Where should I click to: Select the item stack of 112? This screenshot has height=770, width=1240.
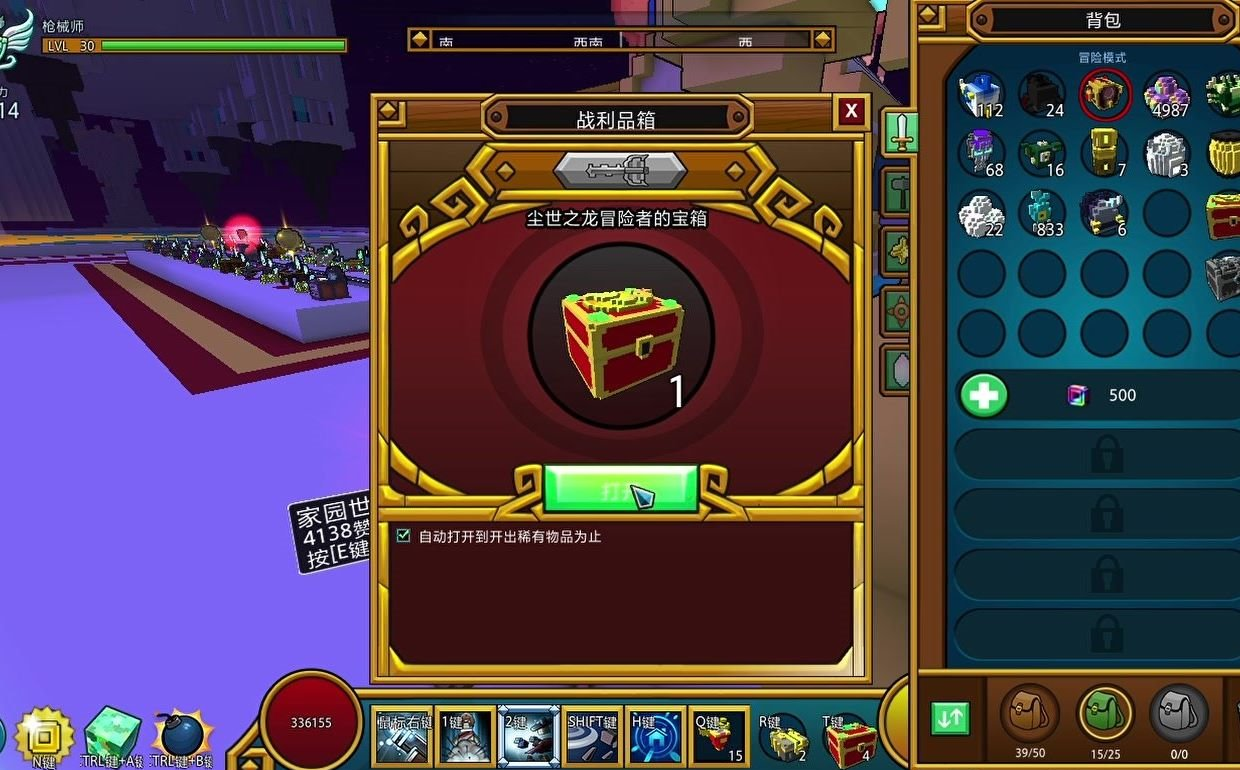[981, 94]
